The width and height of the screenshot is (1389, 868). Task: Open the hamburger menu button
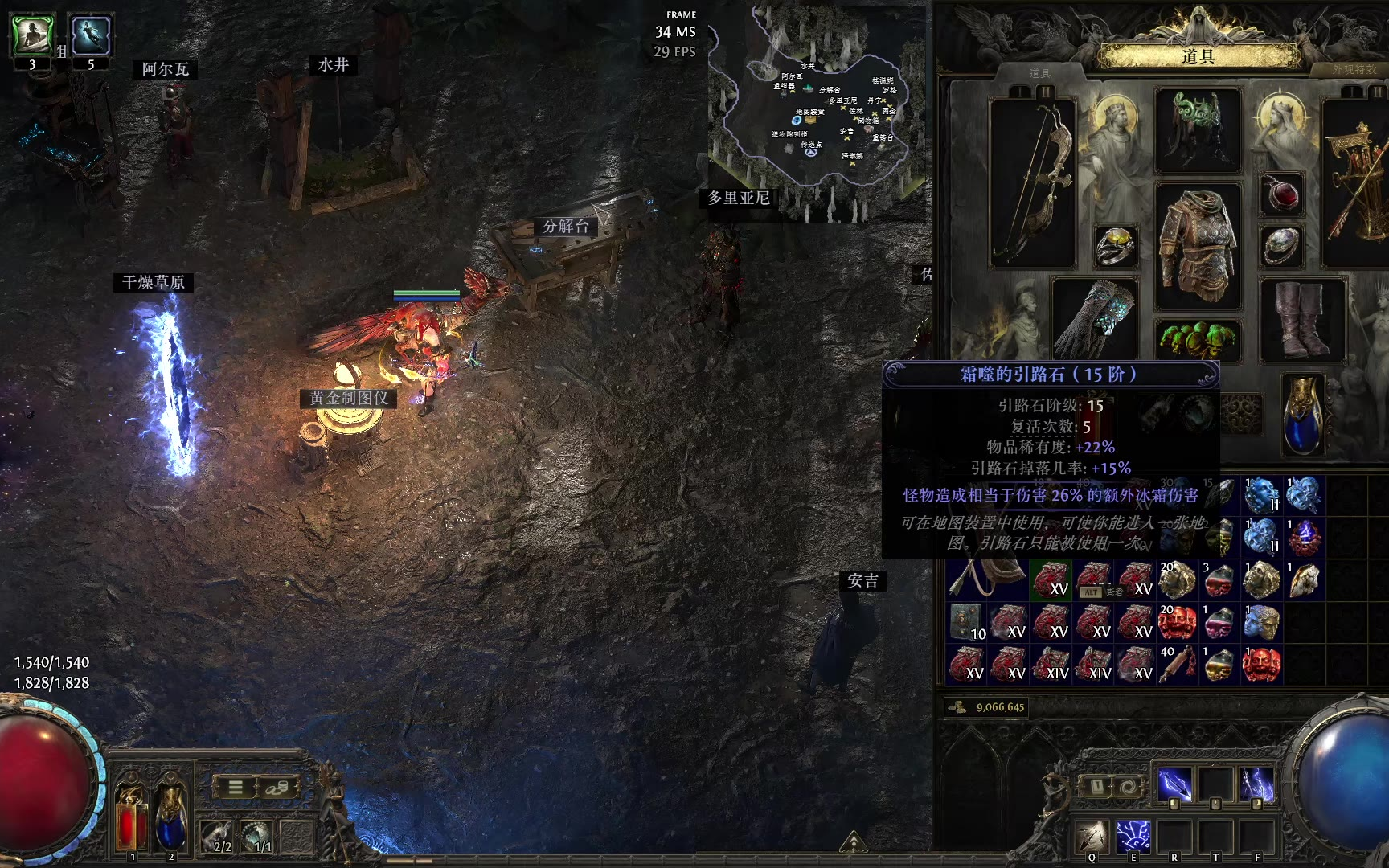pos(235,787)
